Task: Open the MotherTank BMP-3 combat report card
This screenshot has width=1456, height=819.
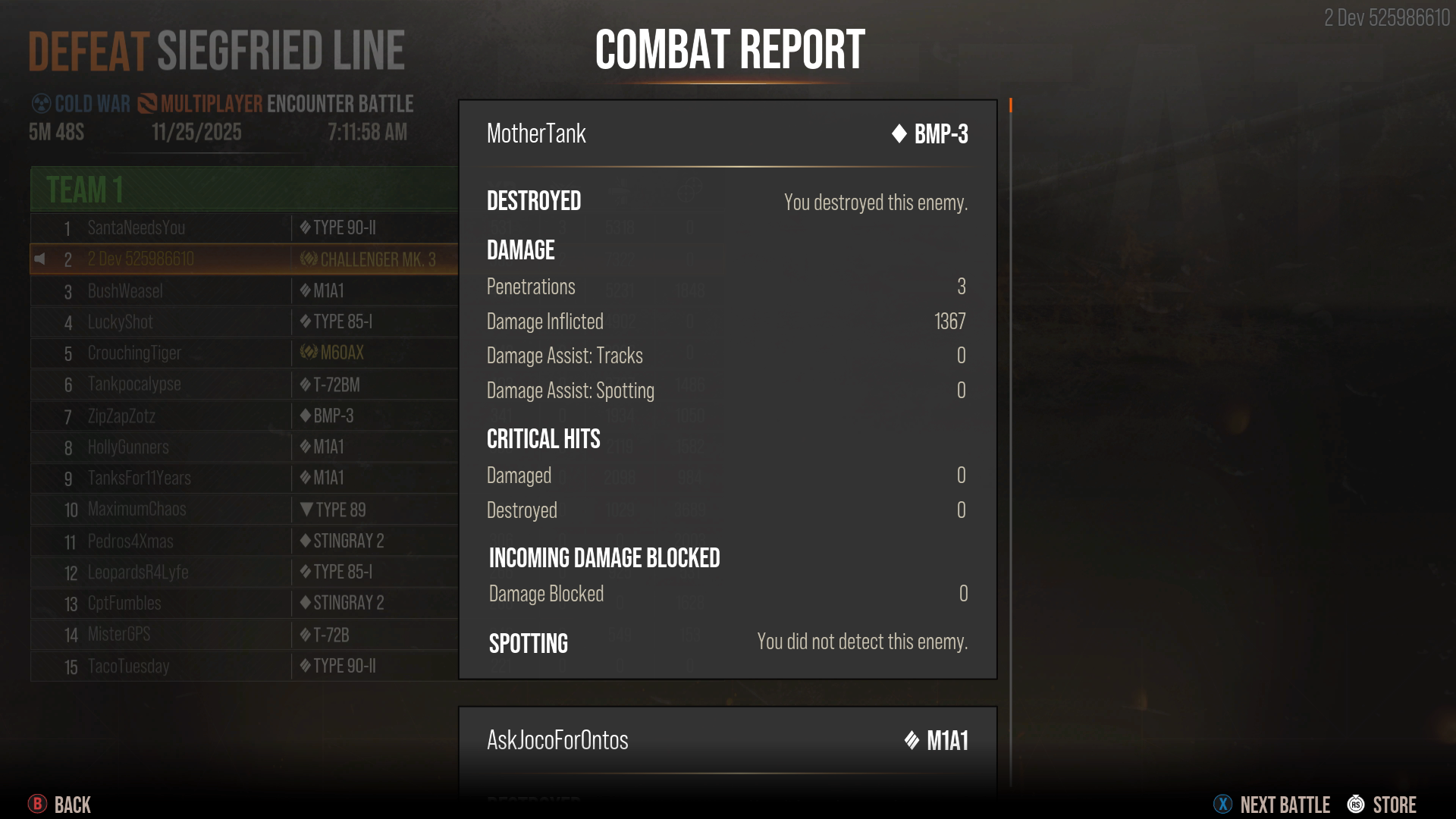Action: [x=727, y=134]
